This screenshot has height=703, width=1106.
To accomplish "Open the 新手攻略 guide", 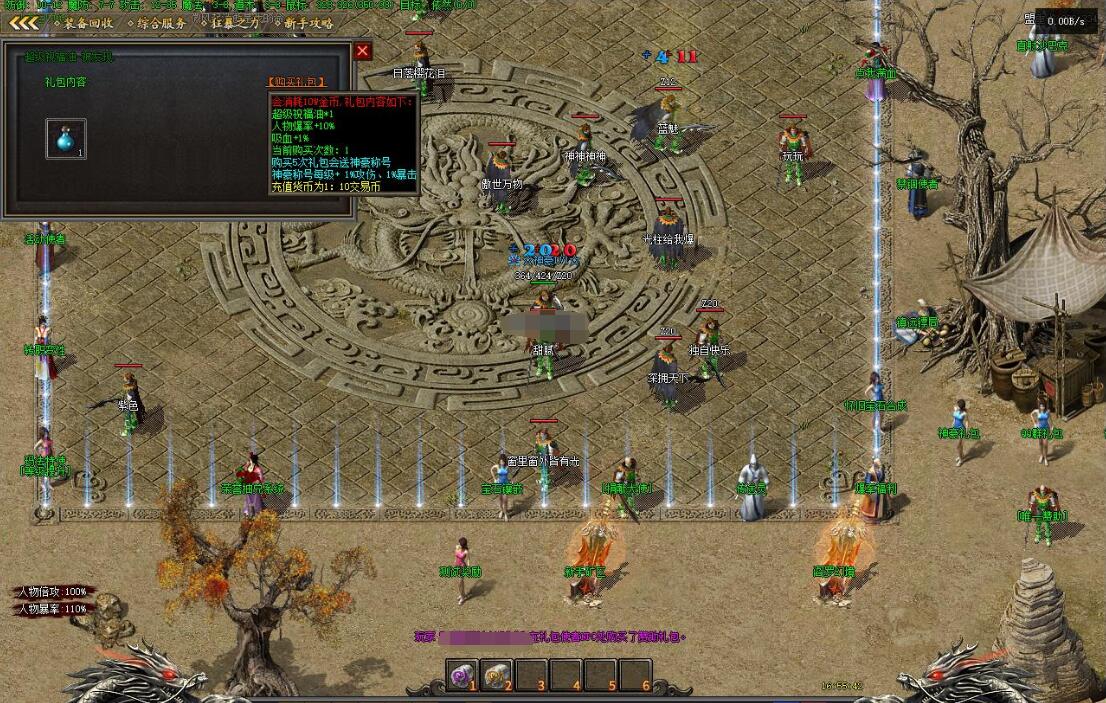I will (x=308, y=23).
